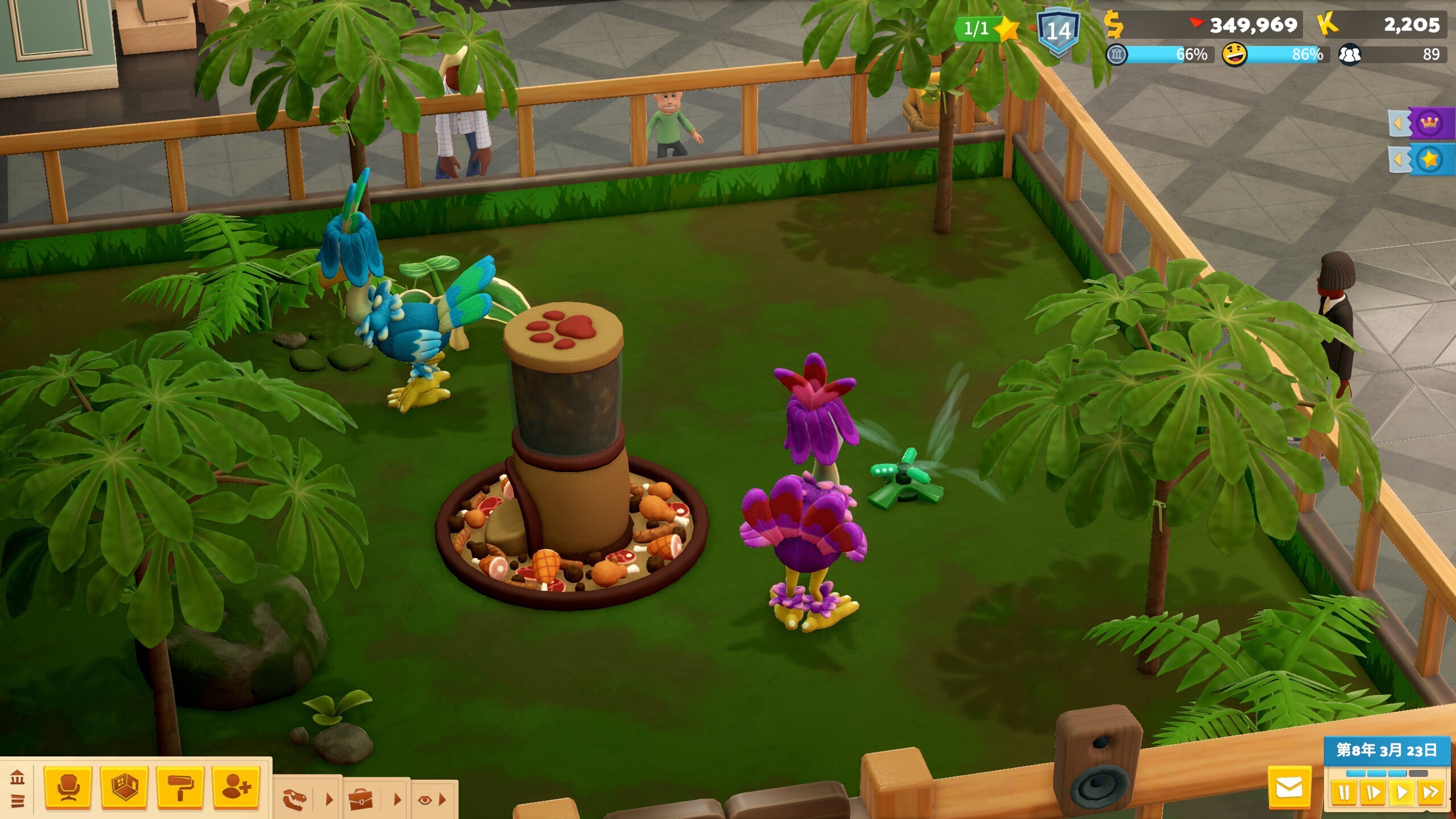1456x819 pixels.
Task: Open the stacked lines list menu
Action: pyautogui.click(x=18, y=801)
